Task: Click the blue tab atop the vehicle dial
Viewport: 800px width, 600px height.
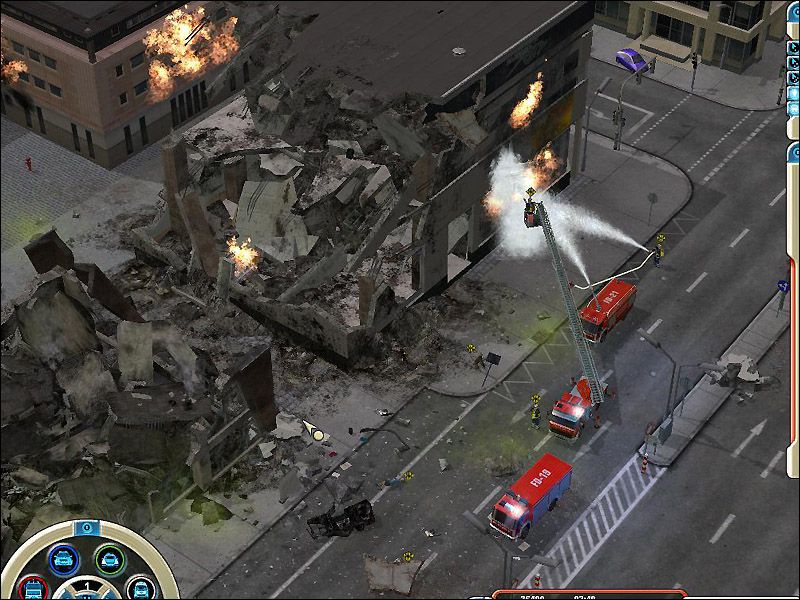Action: (87, 527)
